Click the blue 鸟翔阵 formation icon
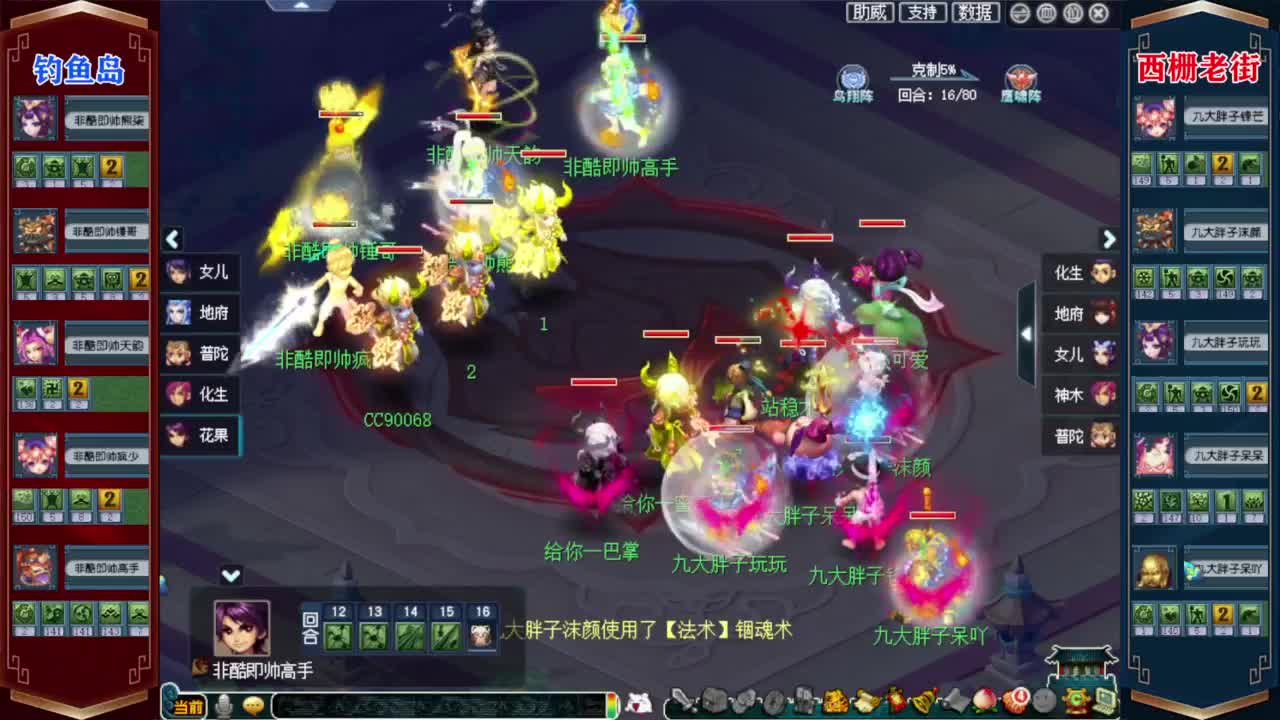The height and width of the screenshot is (720, 1280). (853, 77)
